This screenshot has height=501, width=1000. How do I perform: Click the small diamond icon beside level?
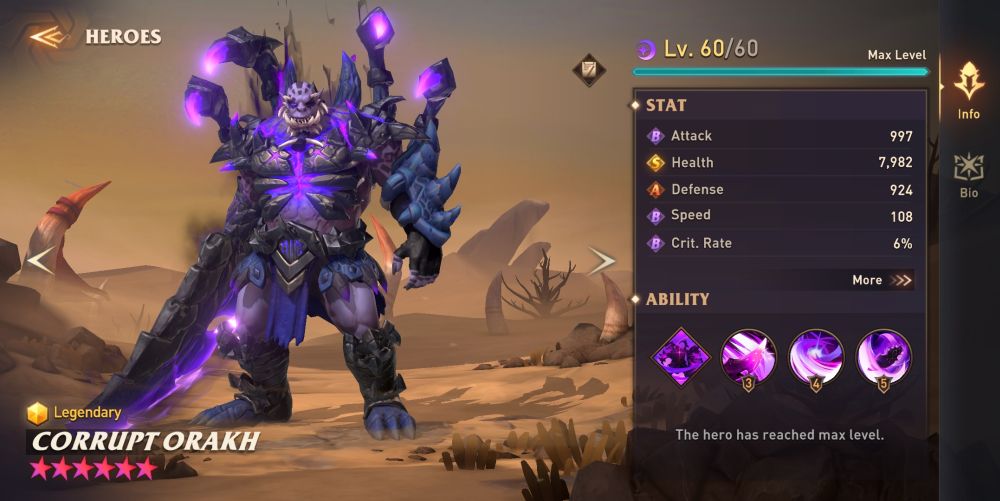coord(588,70)
